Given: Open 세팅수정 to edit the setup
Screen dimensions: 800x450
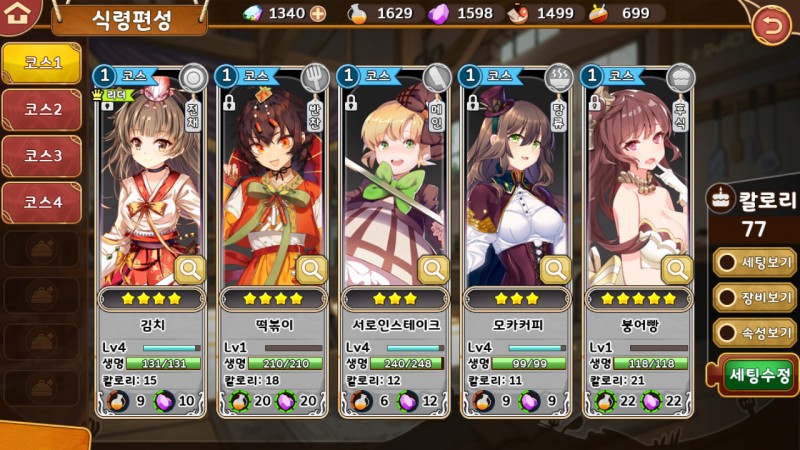Looking at the screenshot, I should 759,376.
